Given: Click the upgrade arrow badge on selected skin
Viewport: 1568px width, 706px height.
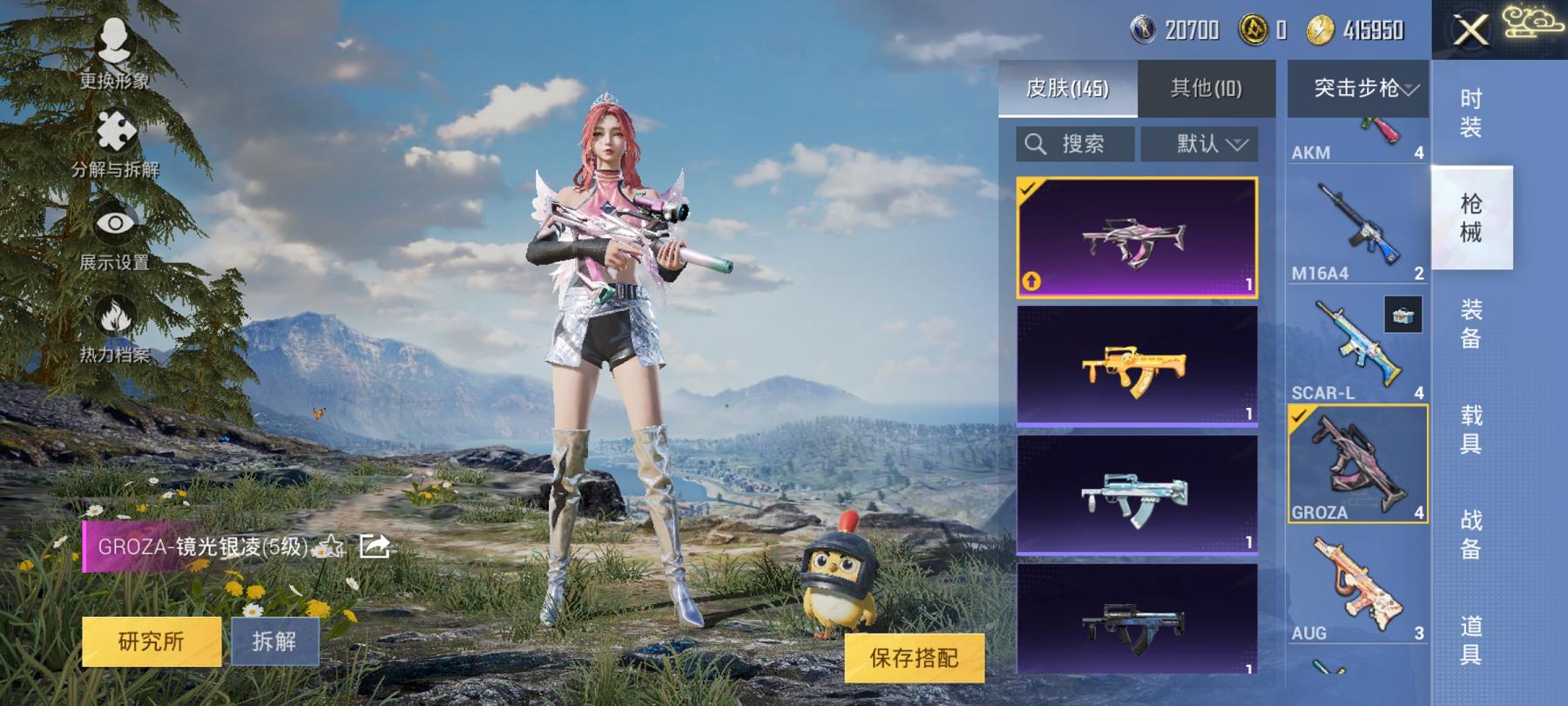Looking at the screenshot, I should [1031, 281].
